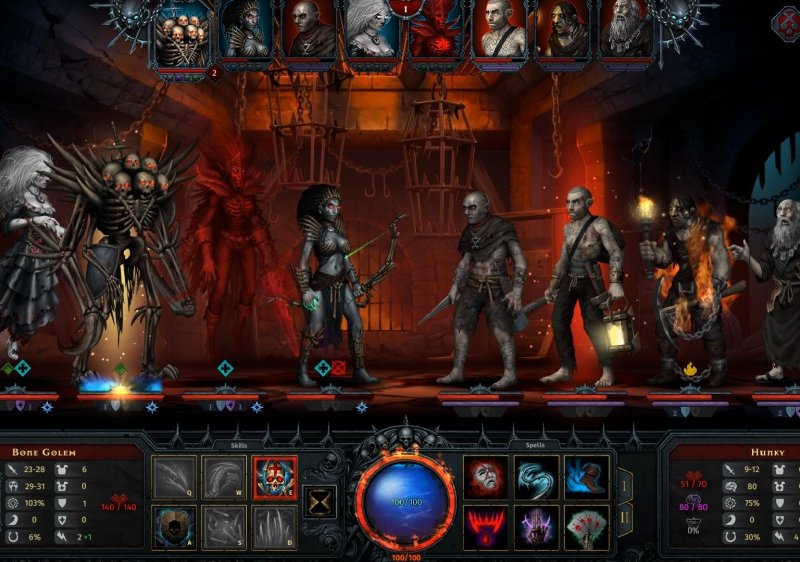The image size is (800, 562).
Task: Choose the grey-bearded old man portrait
Action: pyautogui.click(x=626, y=30)
